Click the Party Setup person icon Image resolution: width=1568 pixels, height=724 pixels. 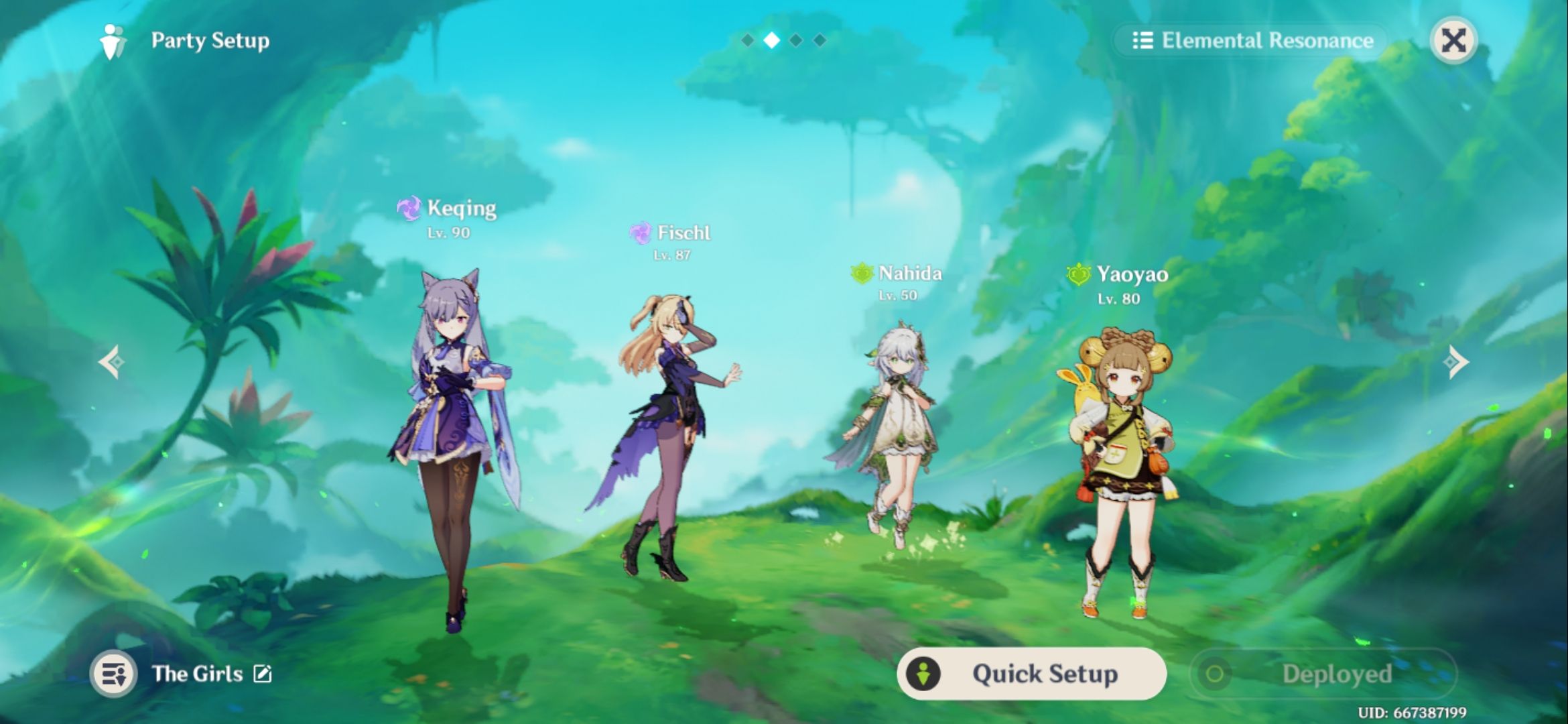(114, 40)
